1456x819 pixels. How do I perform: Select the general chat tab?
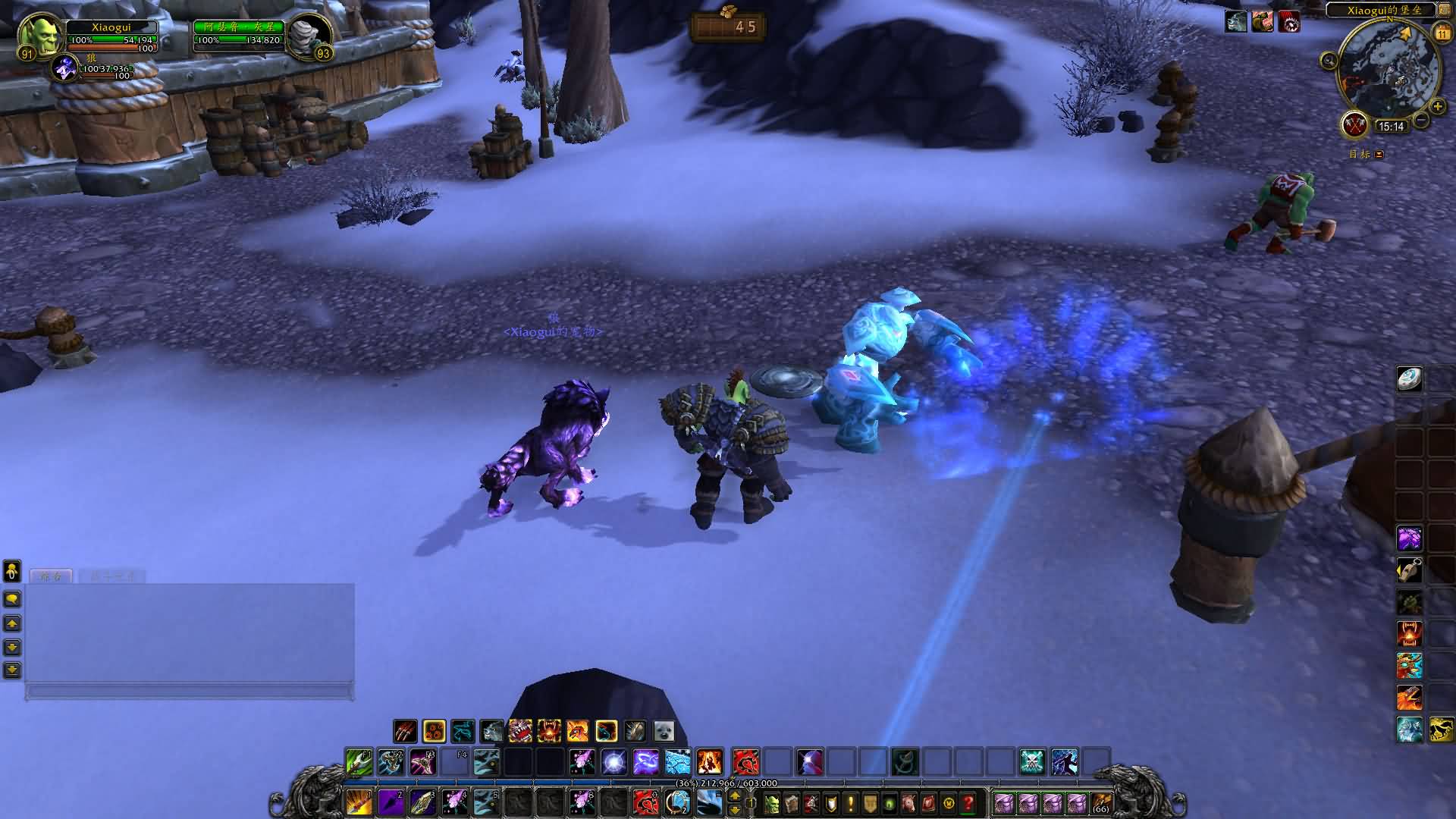51,576
